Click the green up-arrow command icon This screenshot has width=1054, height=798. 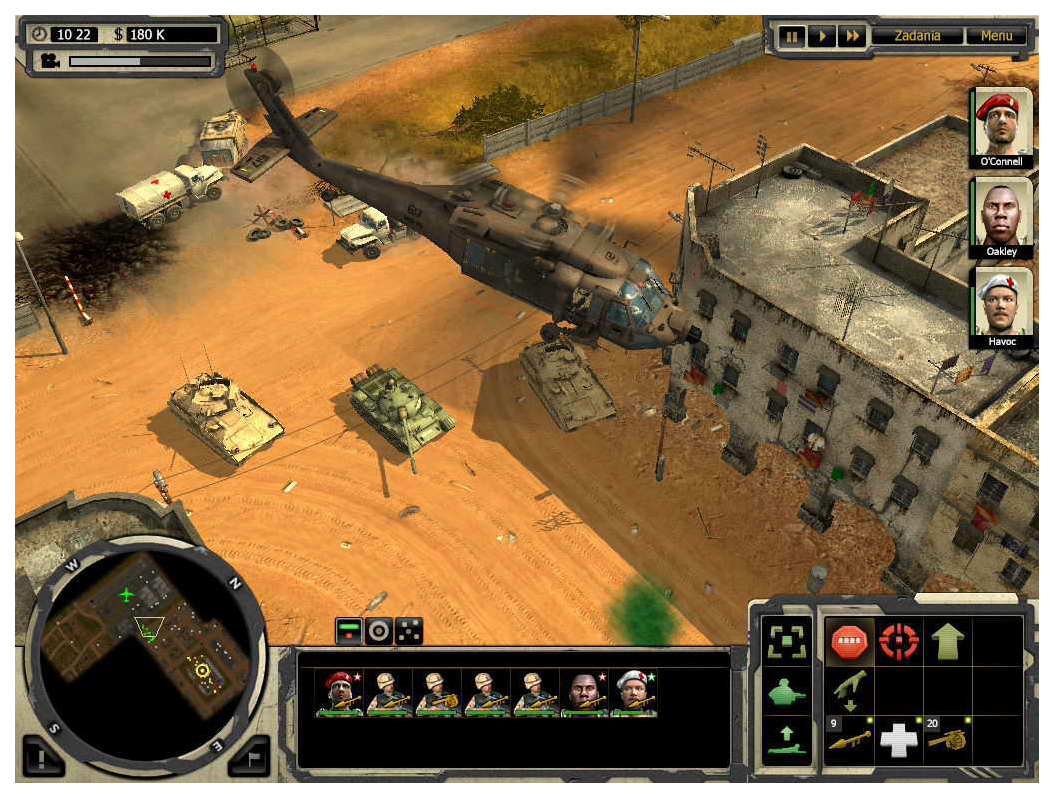[947, 642]
